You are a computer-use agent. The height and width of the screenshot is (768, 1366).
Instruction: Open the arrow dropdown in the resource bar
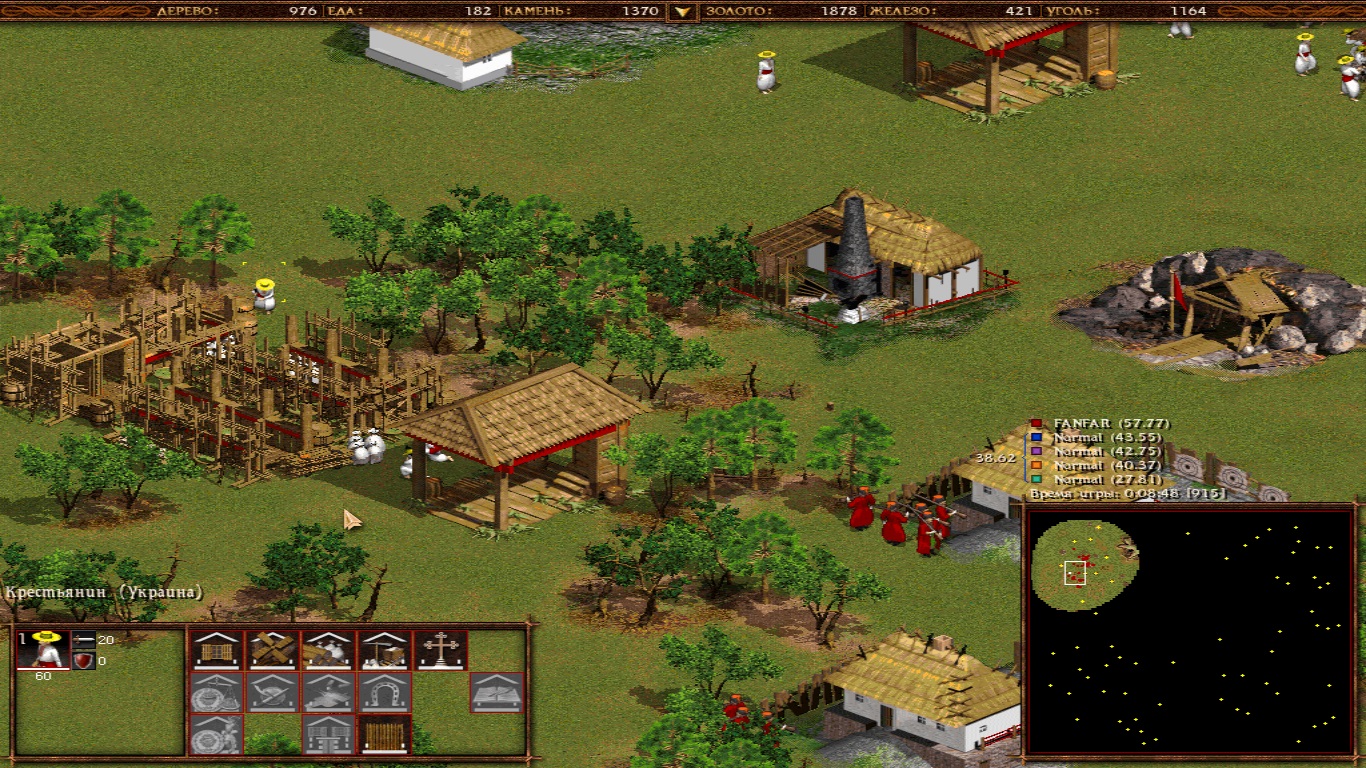point(683,12)
